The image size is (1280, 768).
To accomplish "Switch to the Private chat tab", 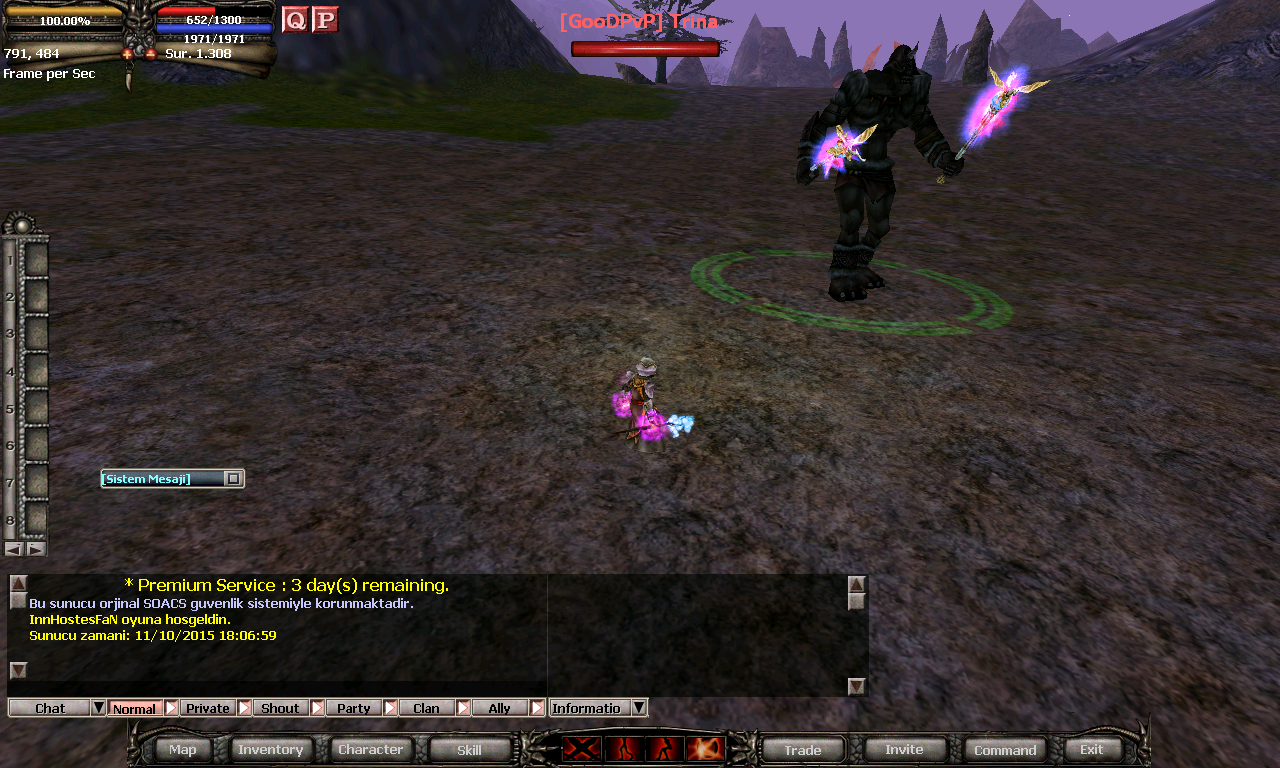I will tap(208, 708).
